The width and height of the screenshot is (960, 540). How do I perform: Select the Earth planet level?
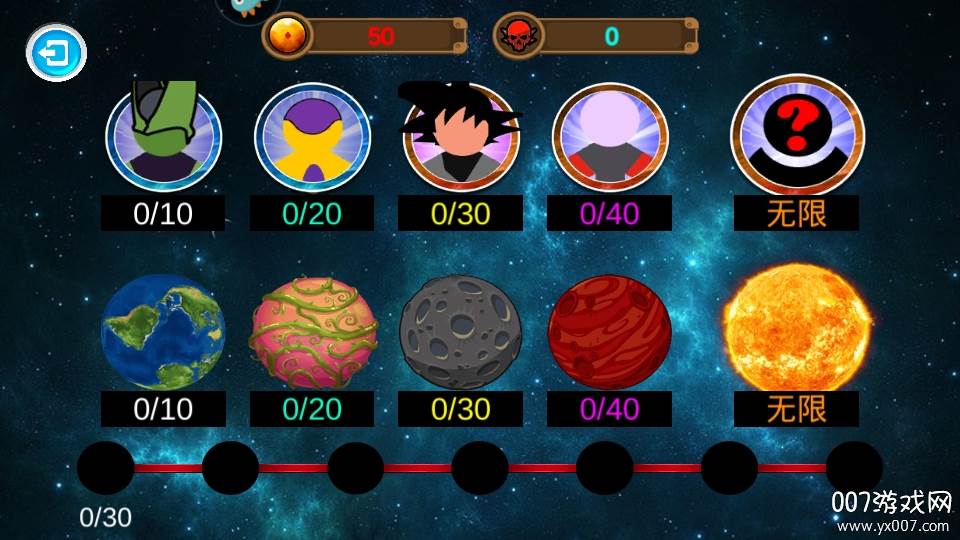163,332
